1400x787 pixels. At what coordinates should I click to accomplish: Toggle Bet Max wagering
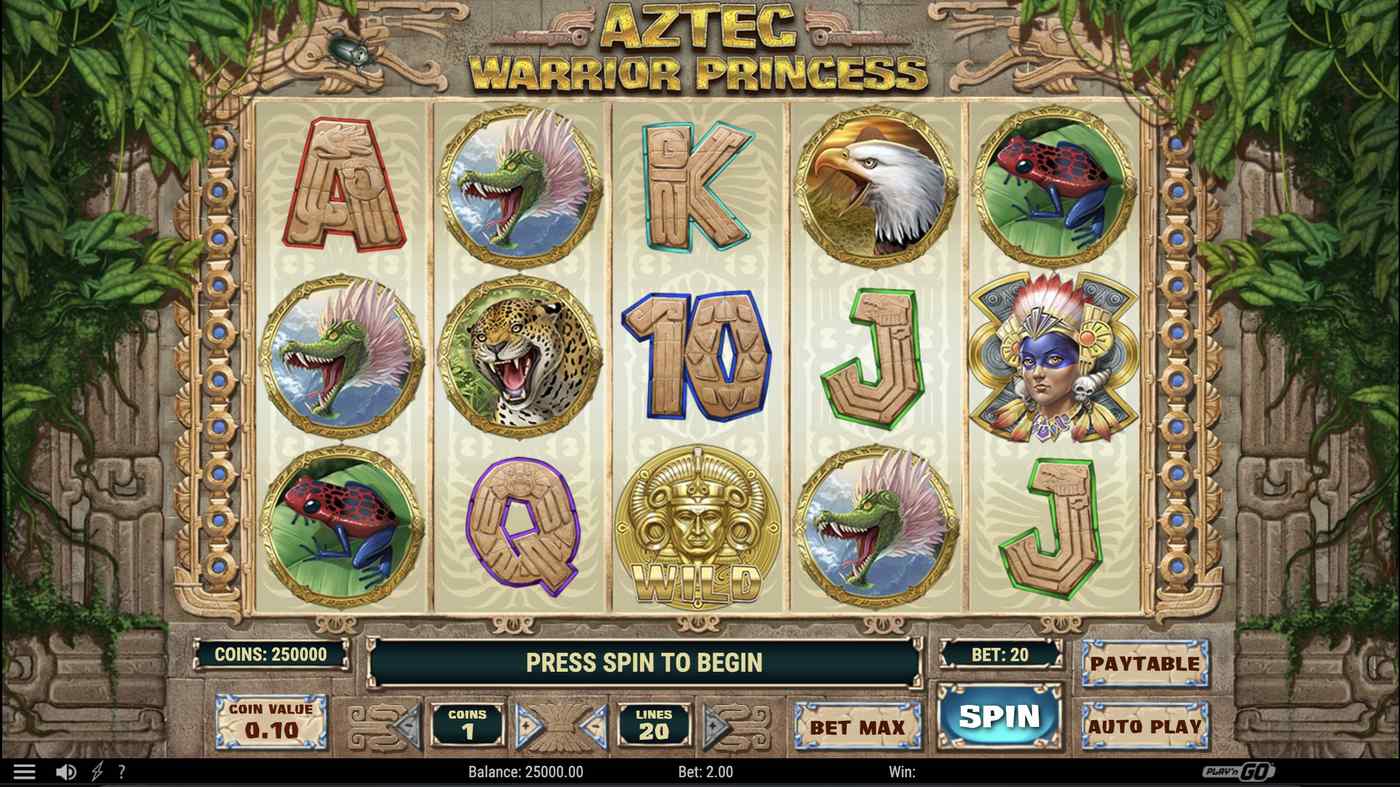[x=857, y=727]
